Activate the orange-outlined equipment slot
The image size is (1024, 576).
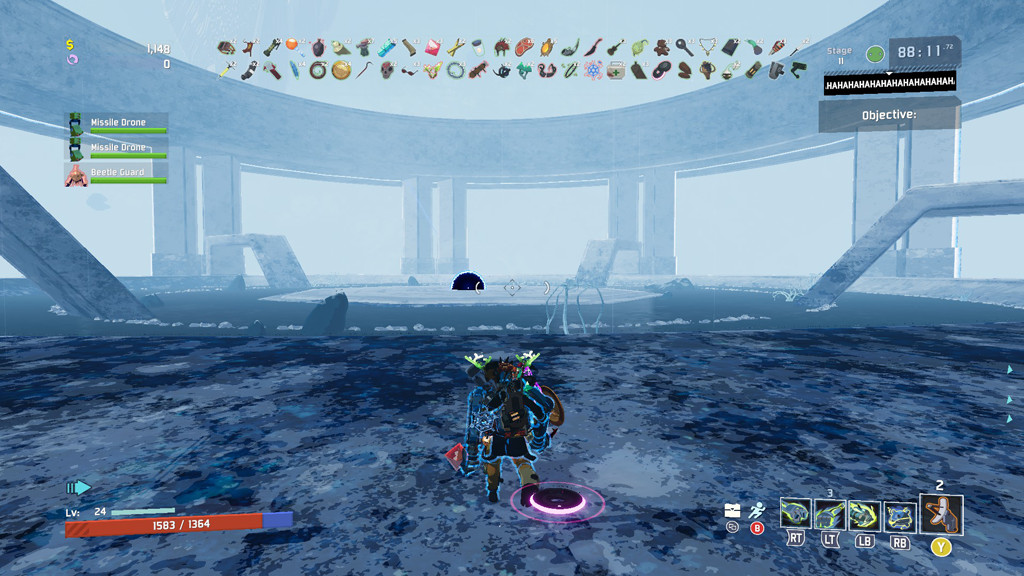pos(941,514)
